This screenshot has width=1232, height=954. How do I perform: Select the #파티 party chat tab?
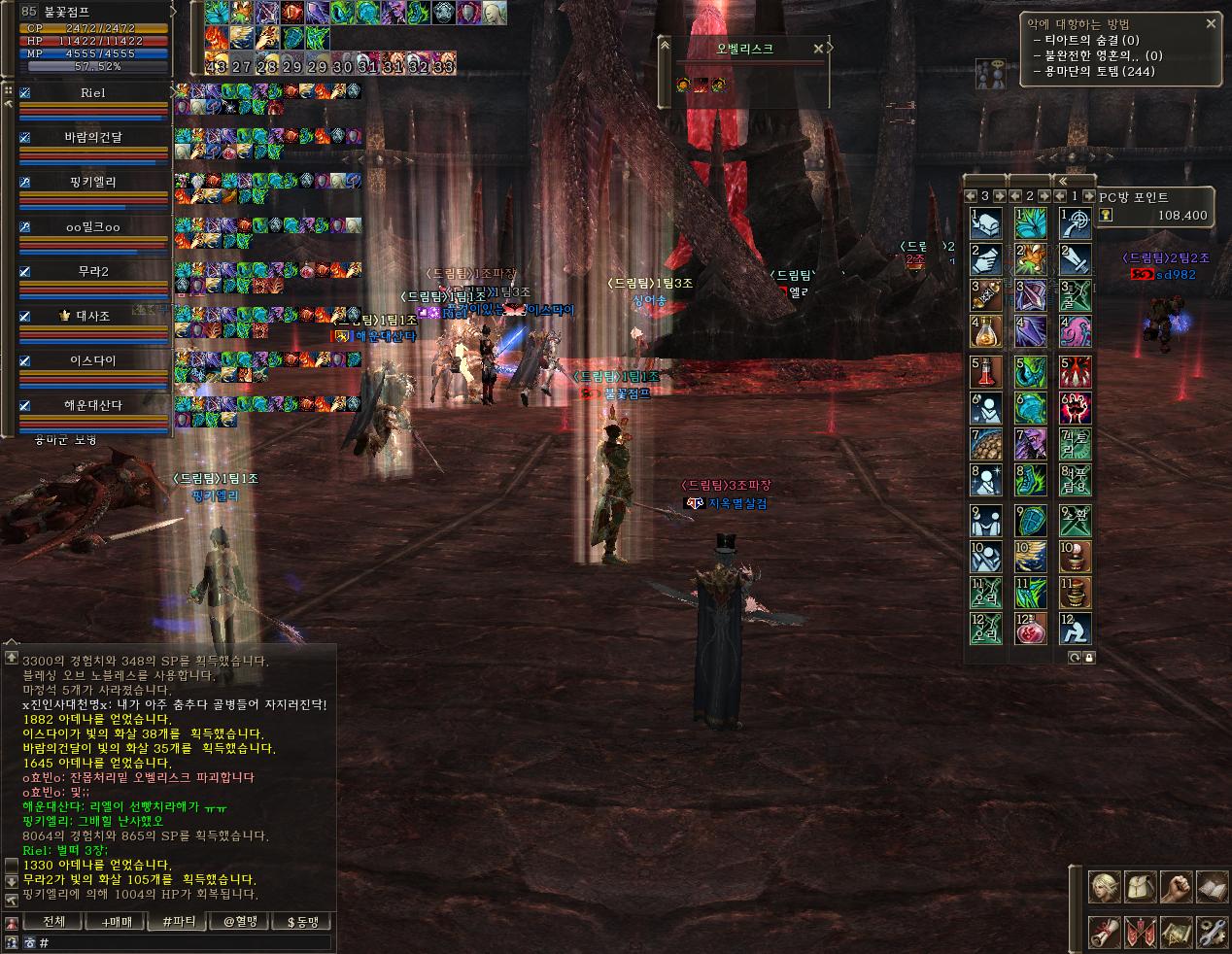pos(179,922)
